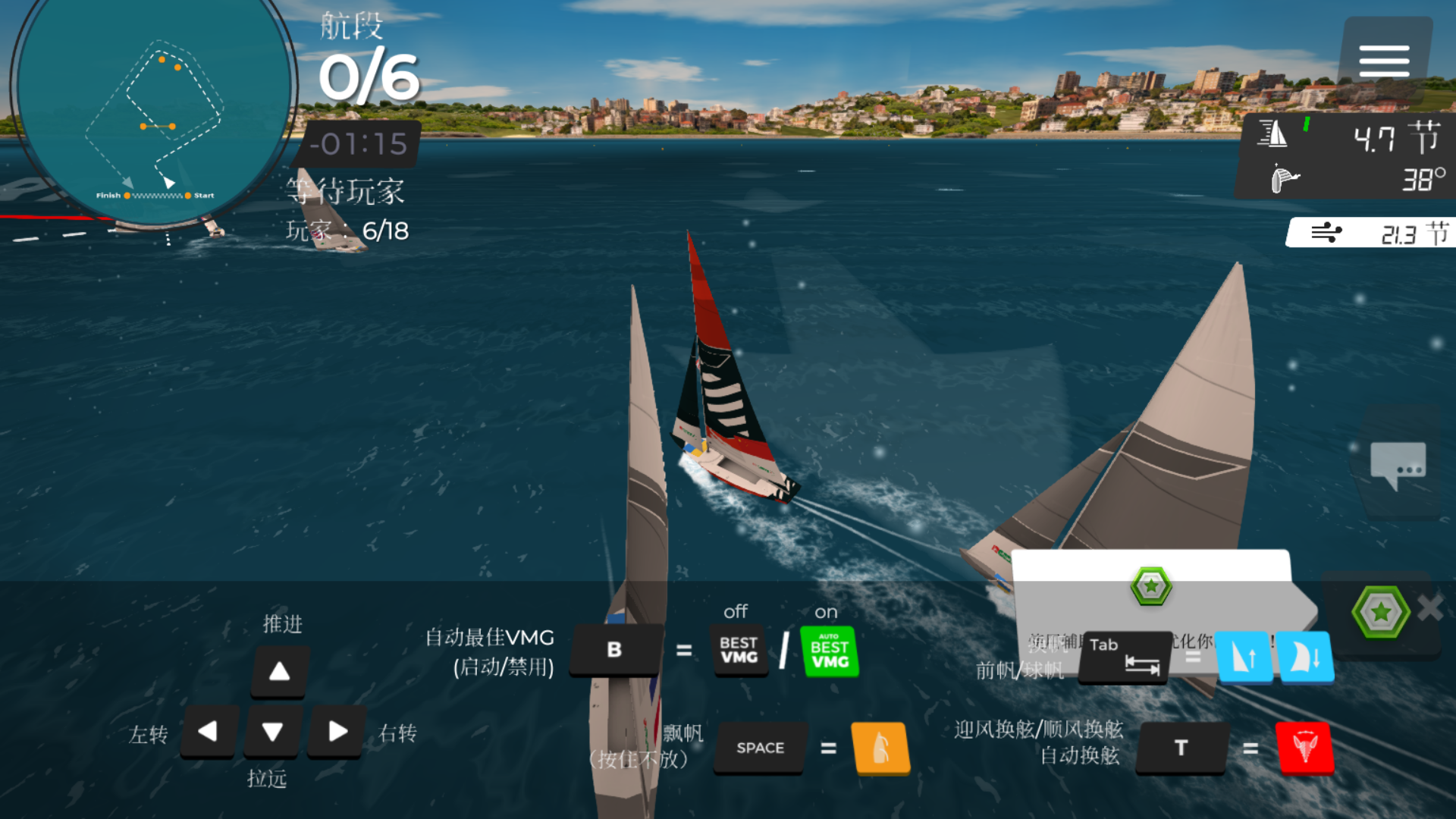Screen dimensions: 1456x819
Task: Trigger the red tack/gybe button
Action: tap(1304, 748)
